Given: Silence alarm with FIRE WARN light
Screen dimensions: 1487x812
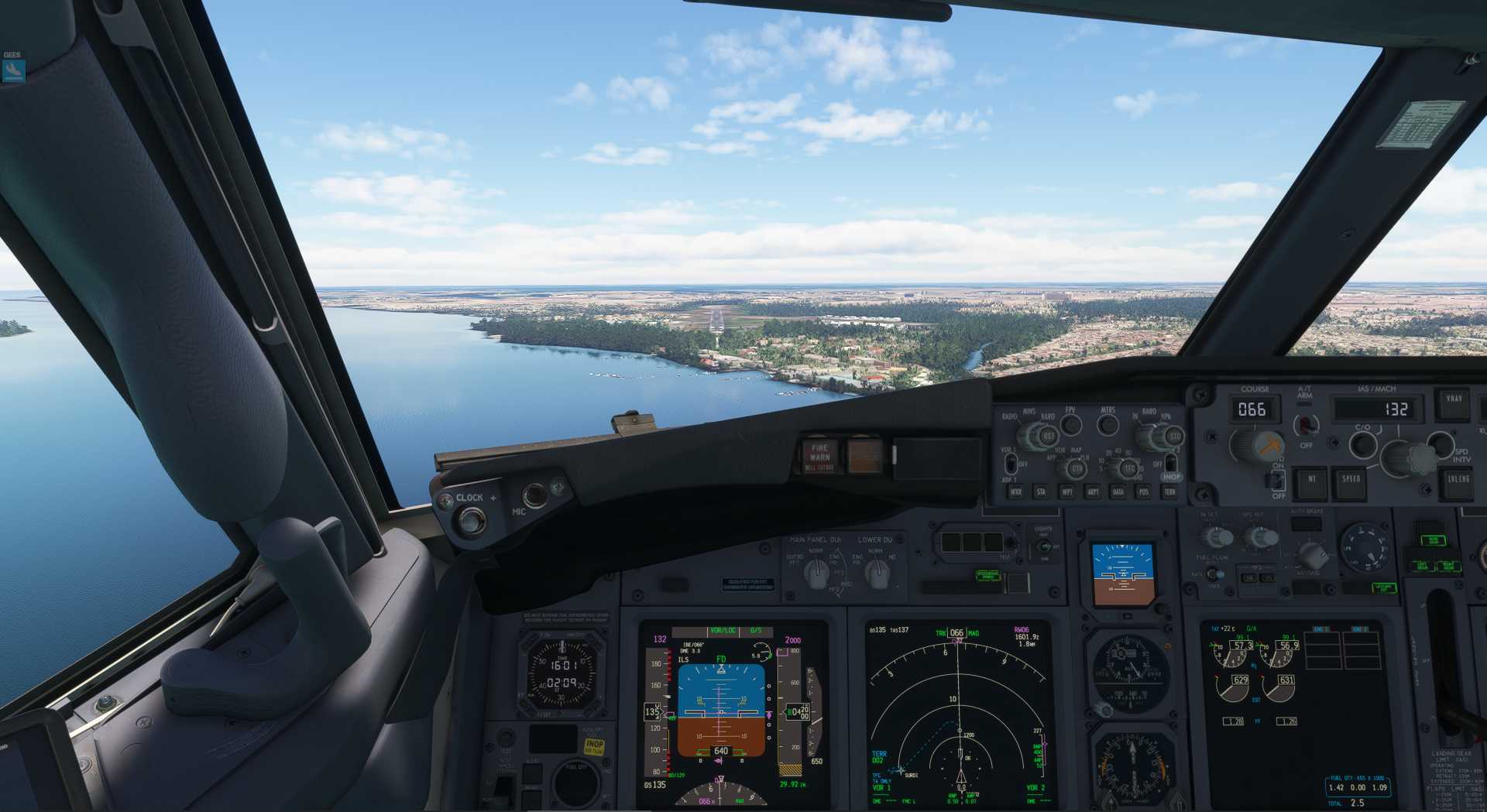Looking at the screenshot, I should pos(819,456).
